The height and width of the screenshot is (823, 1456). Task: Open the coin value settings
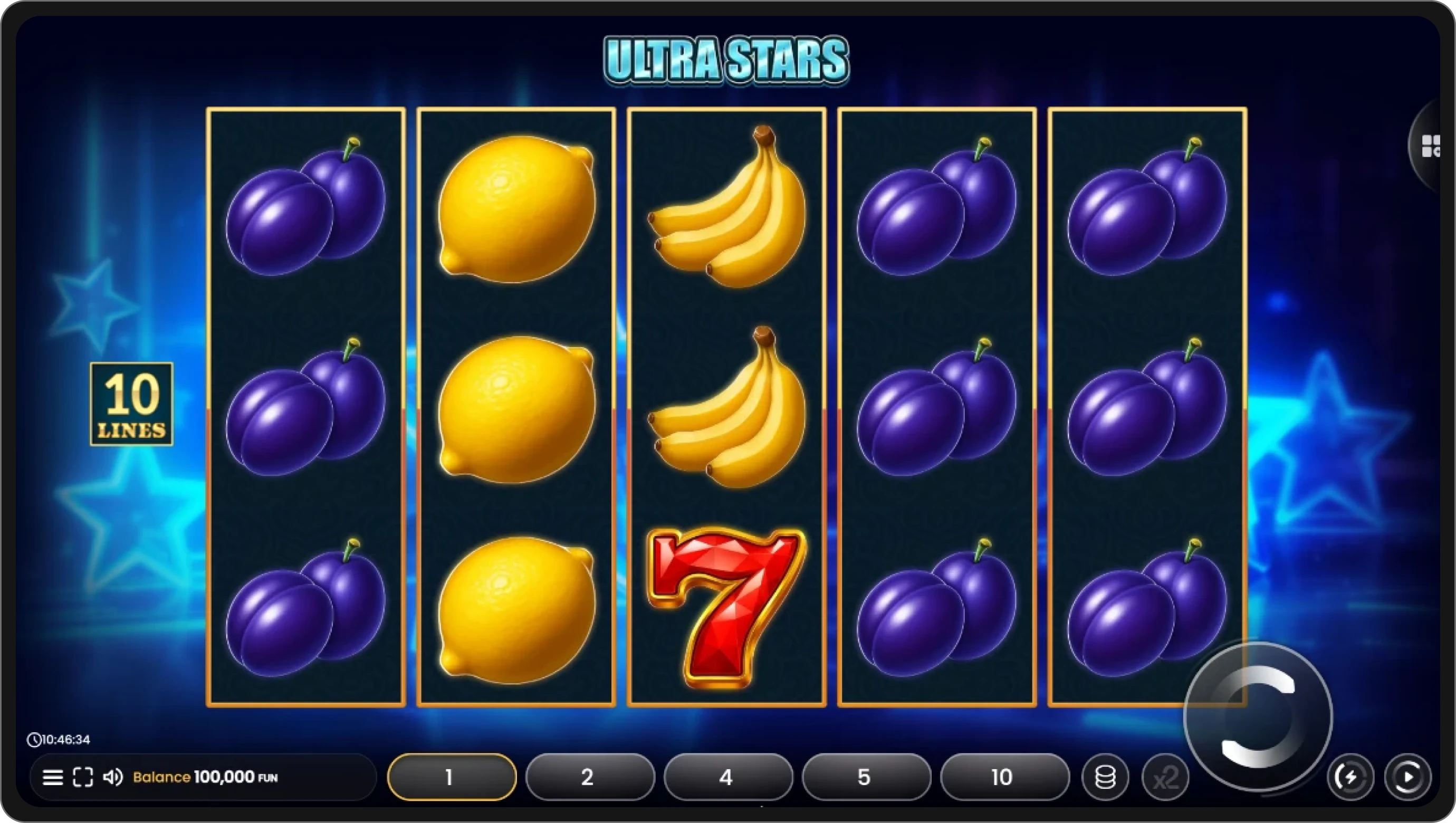point(1105,777)
